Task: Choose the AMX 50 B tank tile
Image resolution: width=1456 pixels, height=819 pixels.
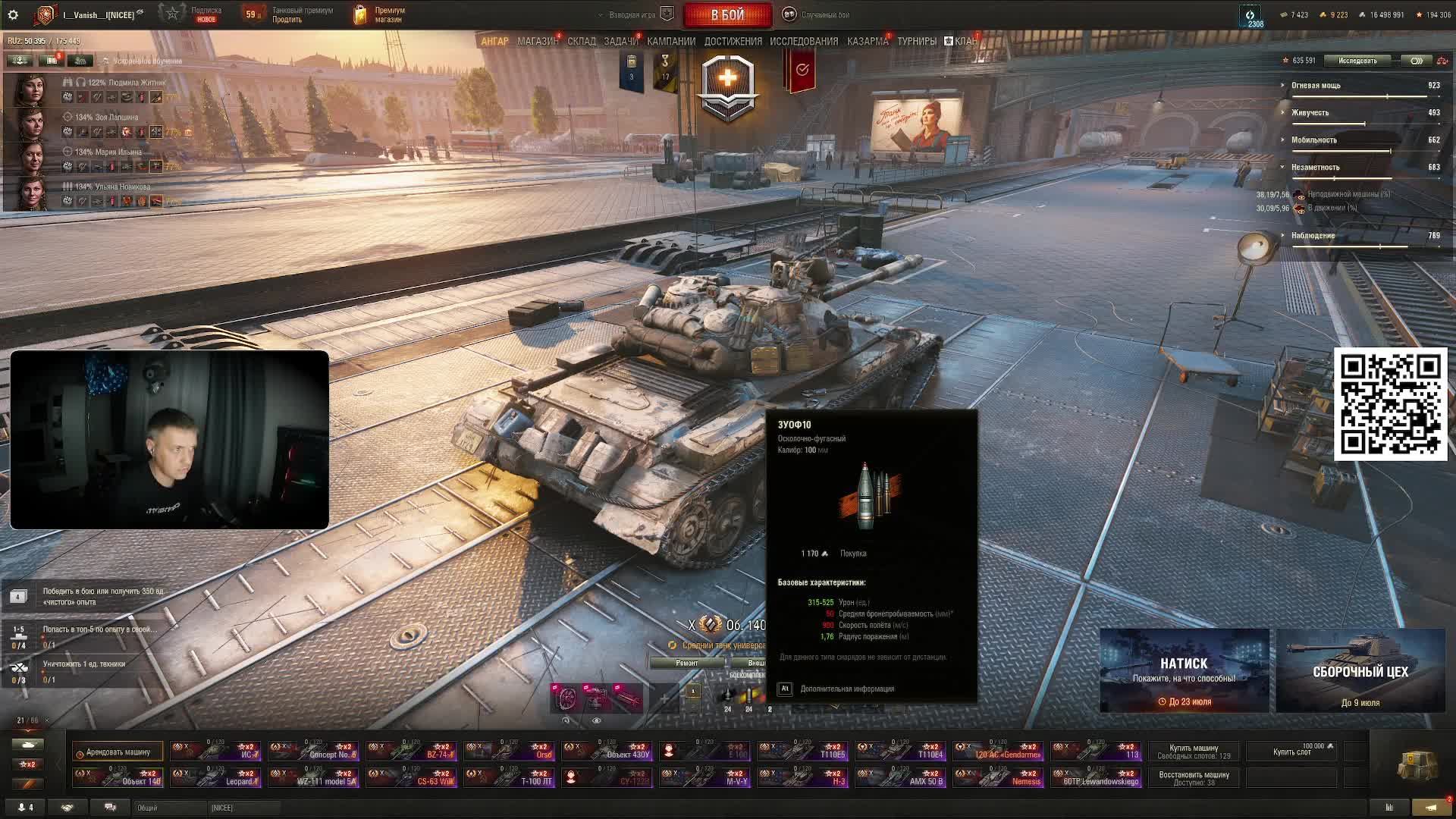Action: pyautogui.click(x=900, y=777)
